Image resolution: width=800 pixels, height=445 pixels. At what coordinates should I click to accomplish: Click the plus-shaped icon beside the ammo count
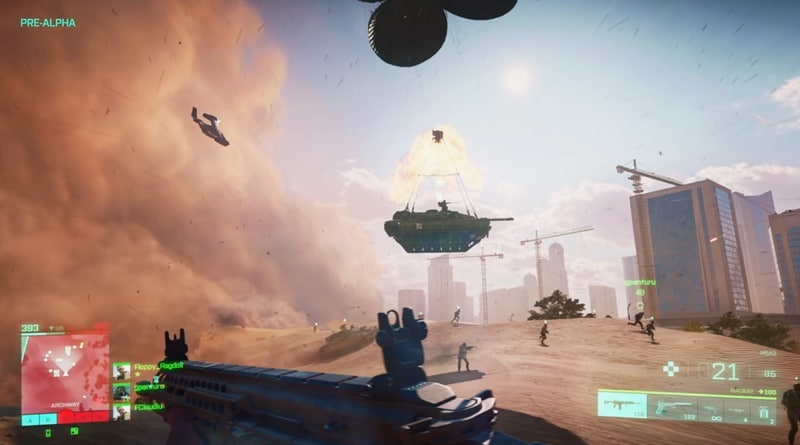click(x=670, y=369)
